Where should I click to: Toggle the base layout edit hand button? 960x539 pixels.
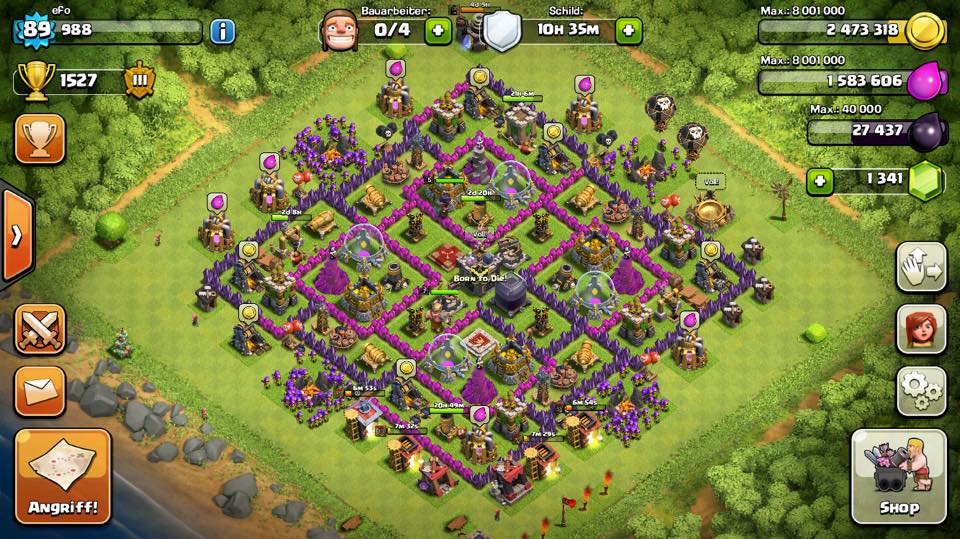(x=921, y=266)
